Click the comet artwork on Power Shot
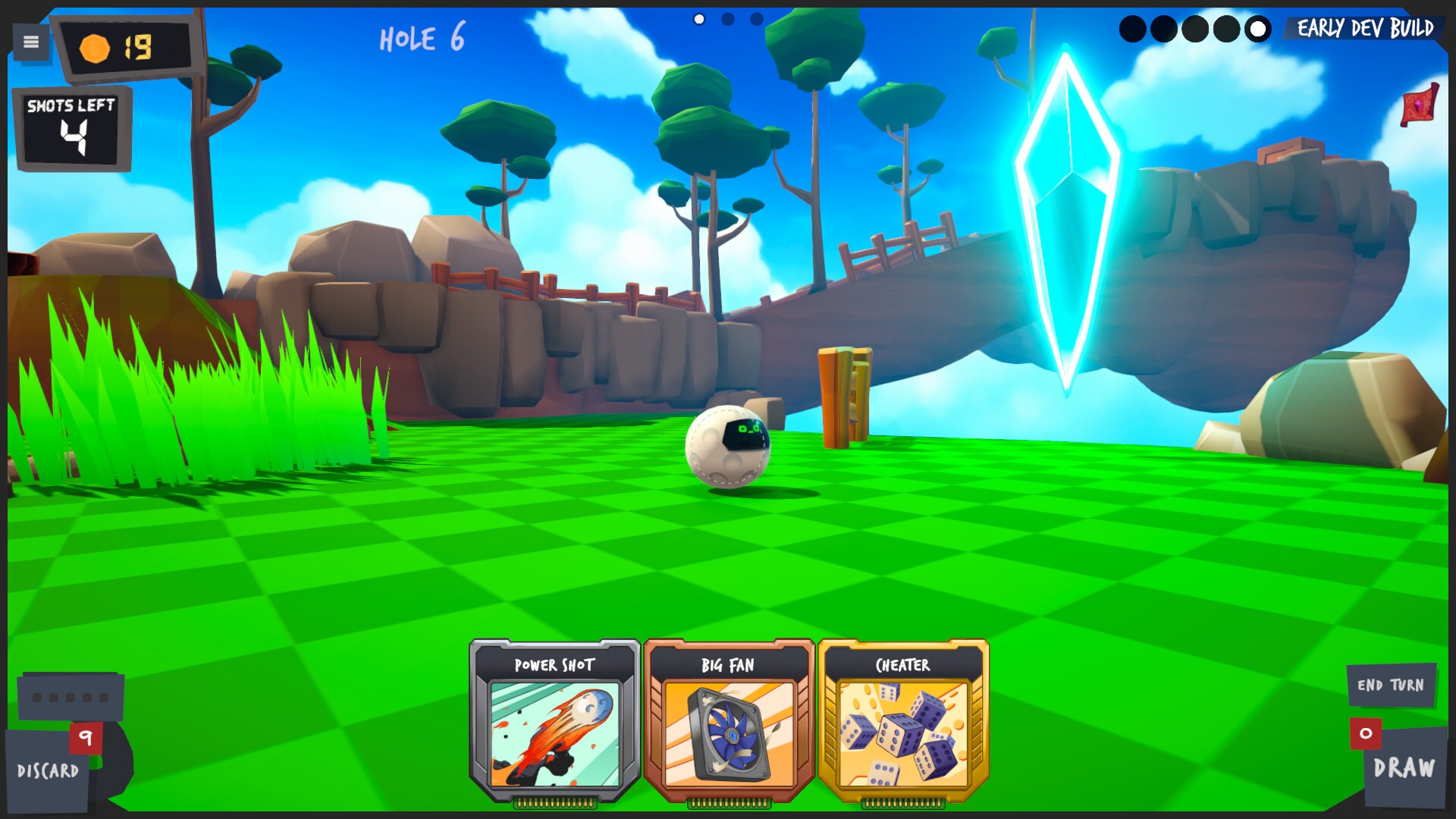Image resolution: width=1456 pixels, height=819 pixels. pos(553,733)
